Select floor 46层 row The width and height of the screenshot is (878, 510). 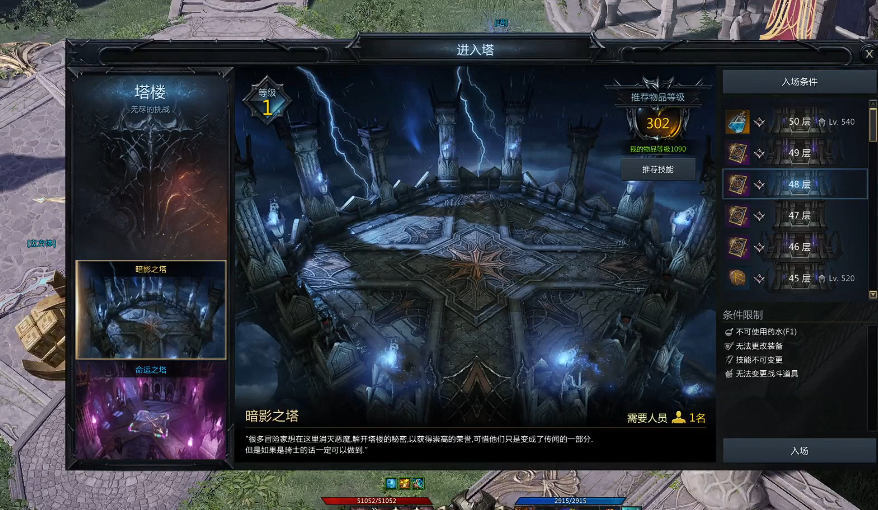tap(795, 246)
